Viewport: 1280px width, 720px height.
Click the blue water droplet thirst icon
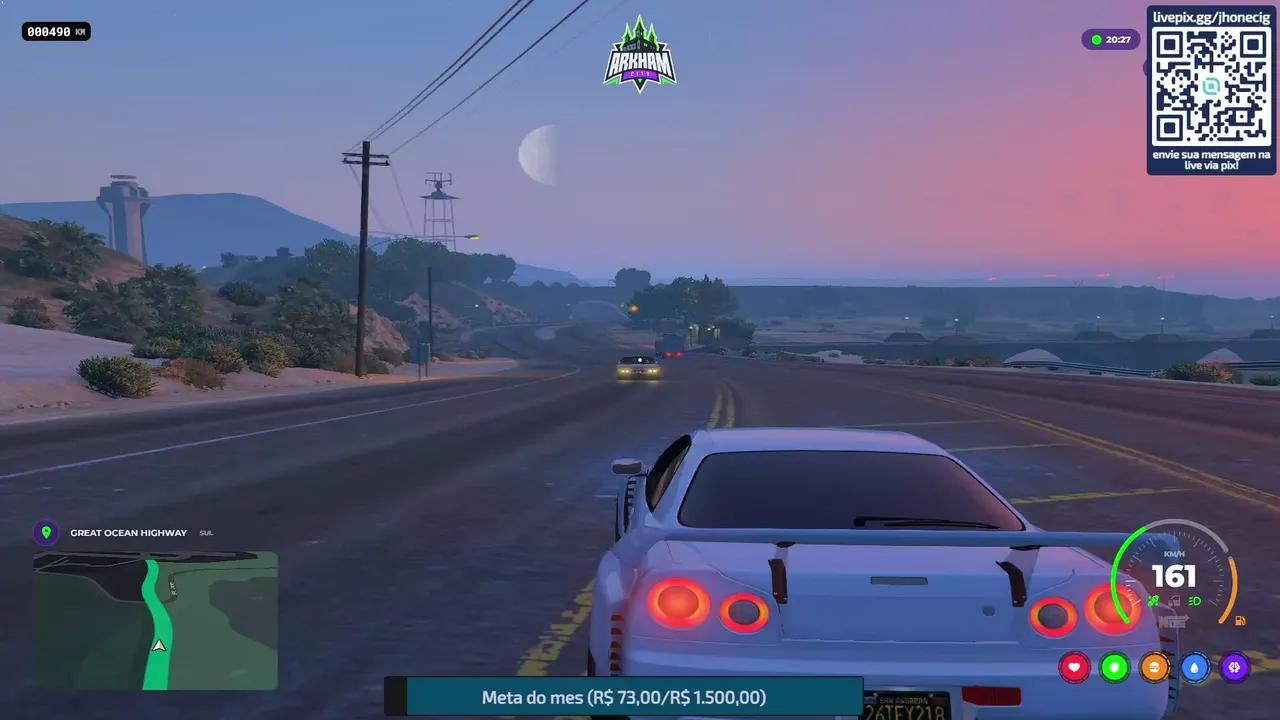(1195, 667)
